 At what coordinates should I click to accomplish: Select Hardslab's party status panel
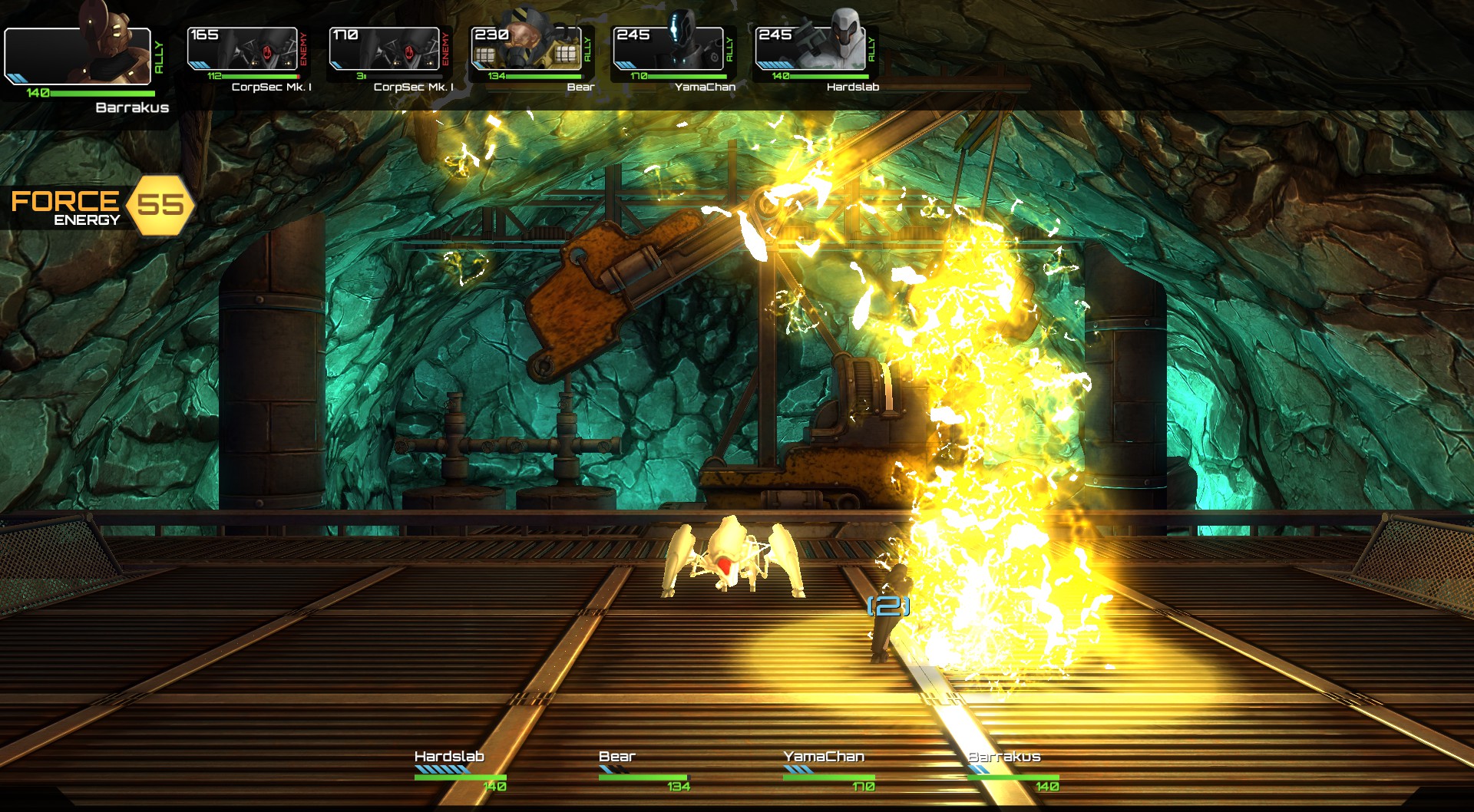click(460, 771)
